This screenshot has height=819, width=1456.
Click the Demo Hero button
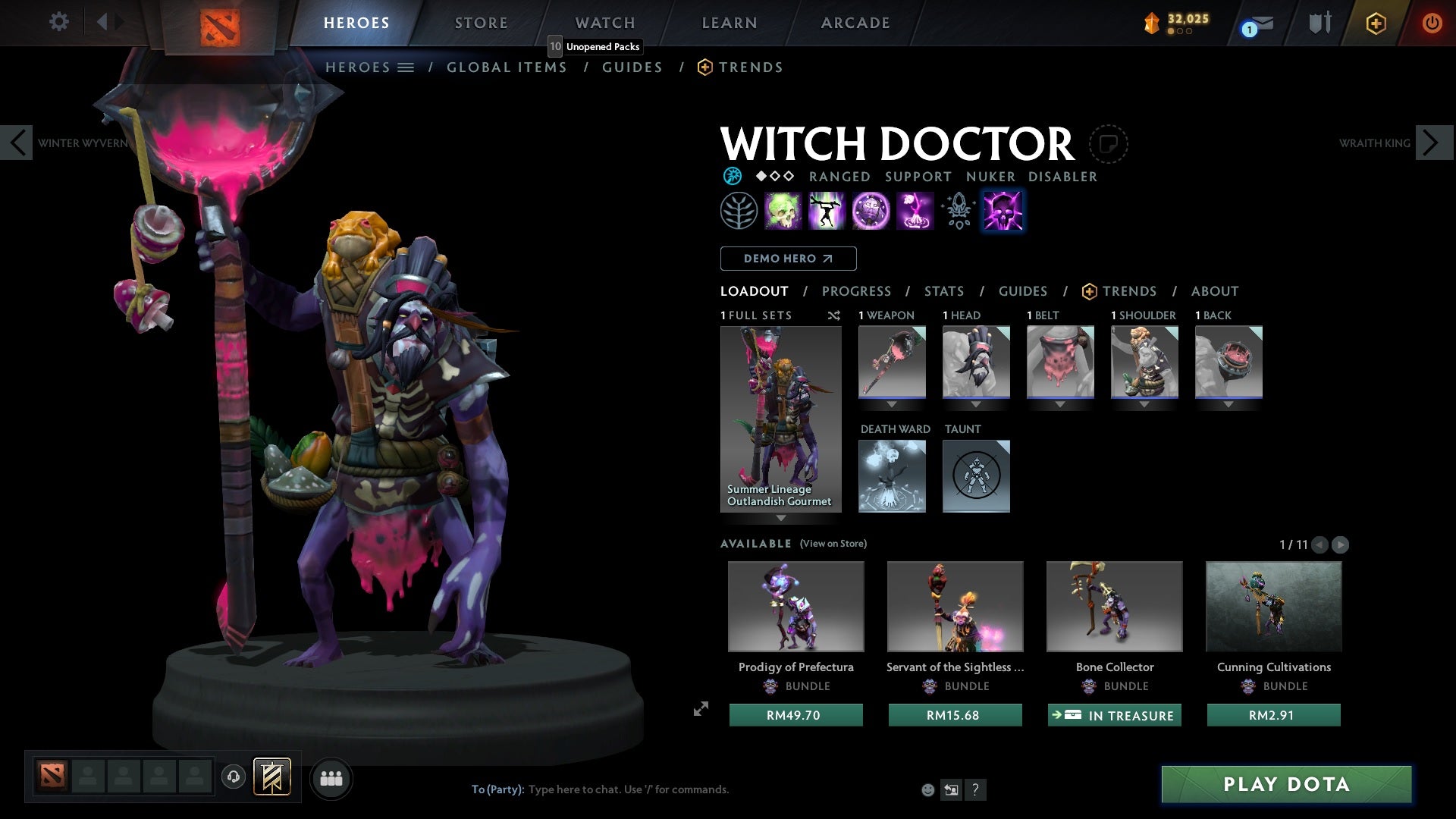coord(787,259)
